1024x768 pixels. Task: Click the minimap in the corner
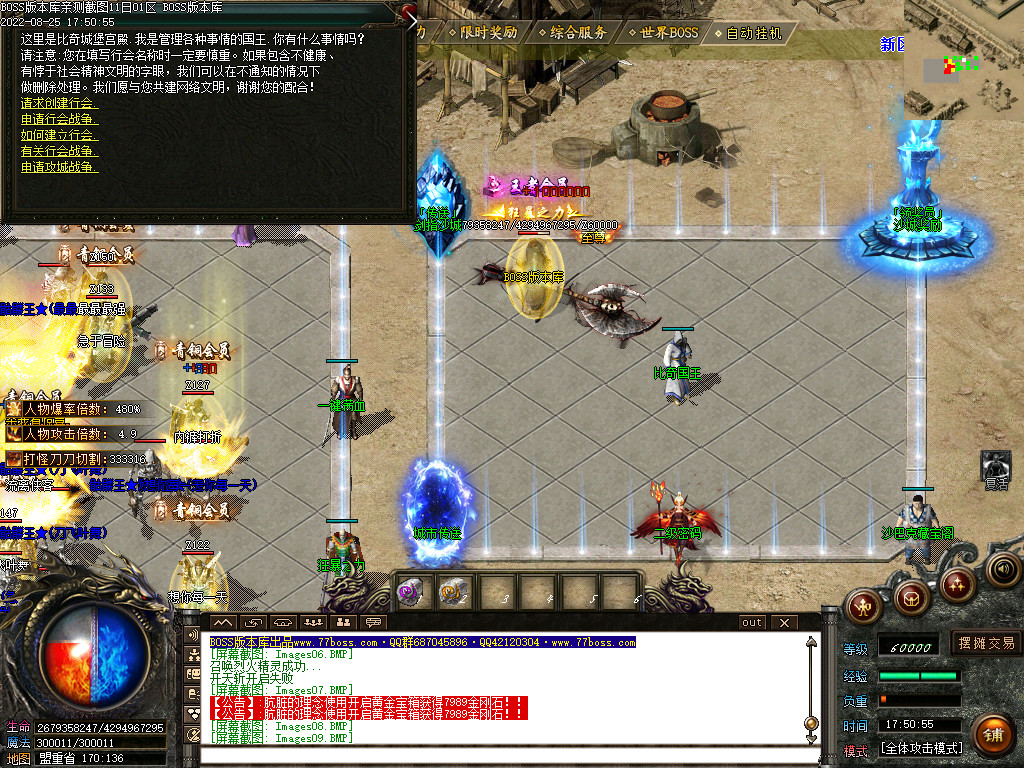click(x=962, y=58)
